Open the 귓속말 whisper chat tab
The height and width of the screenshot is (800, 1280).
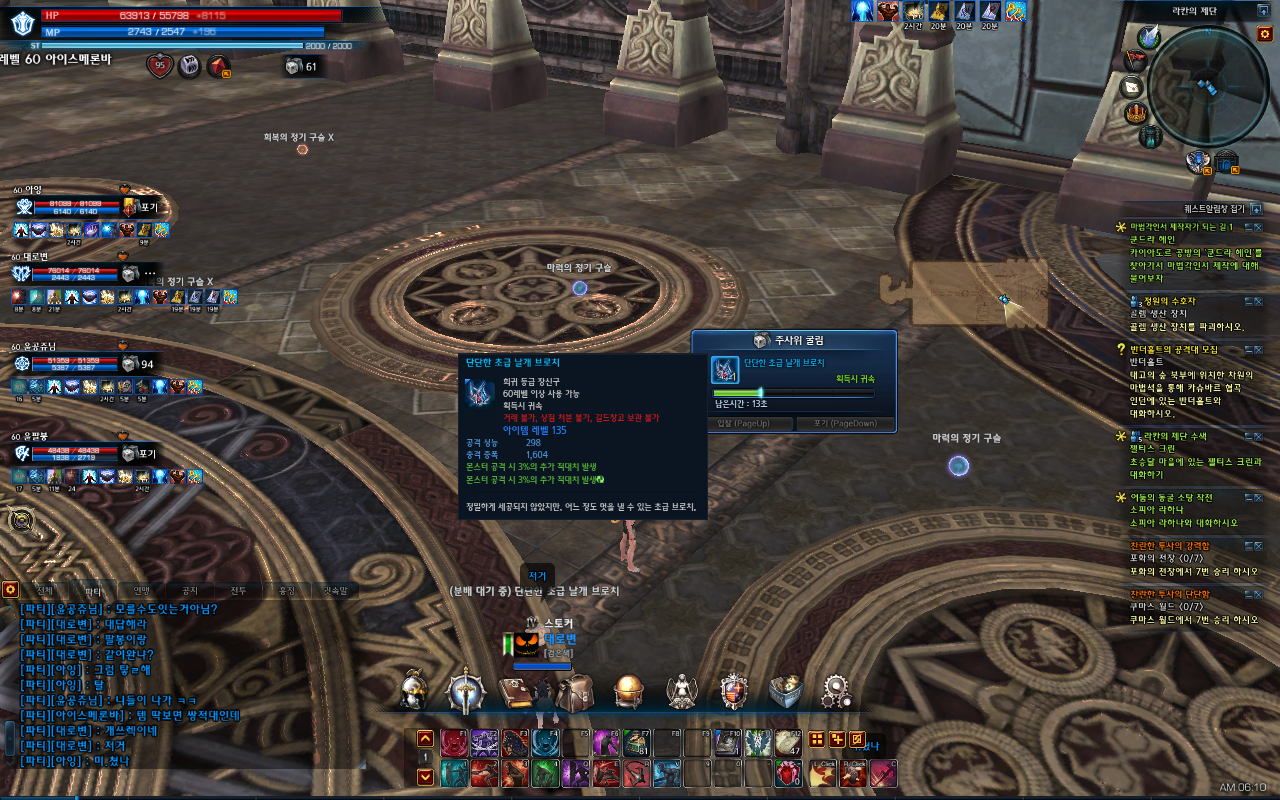coord(334,590)
